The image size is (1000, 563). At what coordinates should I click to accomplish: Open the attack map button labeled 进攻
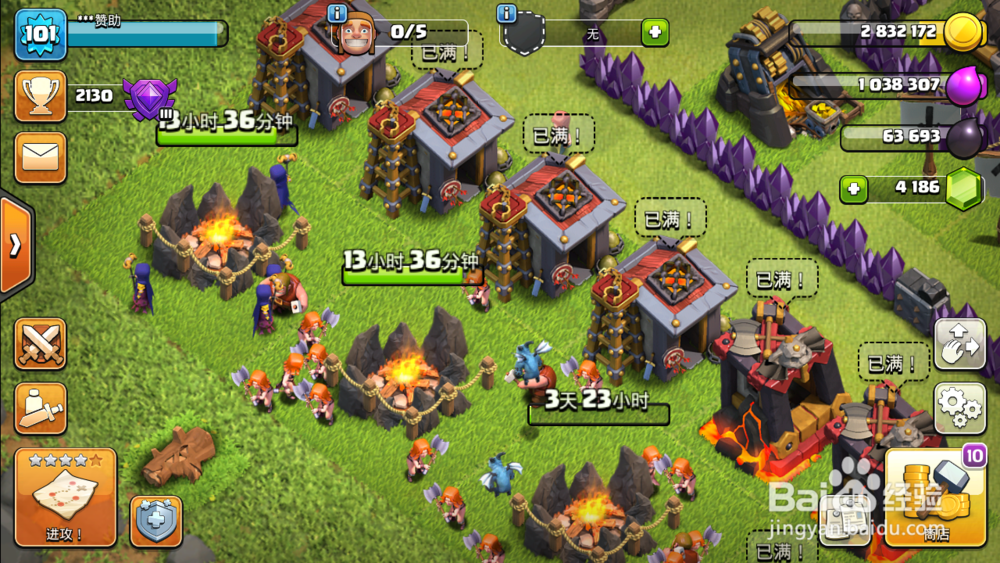(x=65, y=497)
